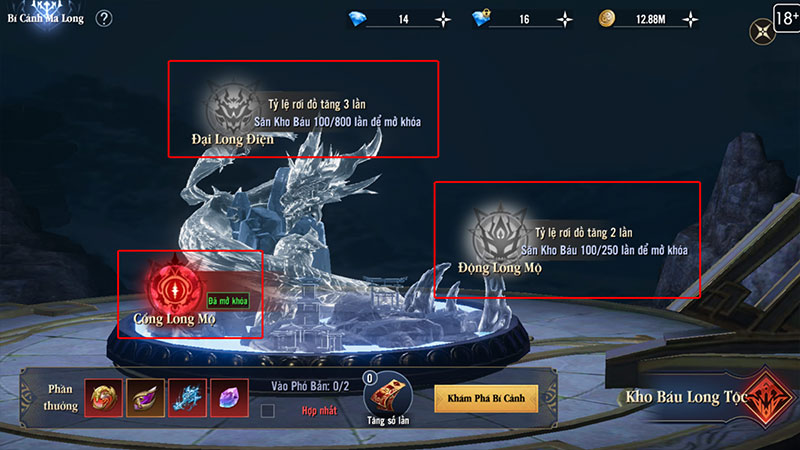Click the Khám Phá Bí Cảnh button
Image resolution: width=800 pixels, height=450 pixels.
pos(486,398)
